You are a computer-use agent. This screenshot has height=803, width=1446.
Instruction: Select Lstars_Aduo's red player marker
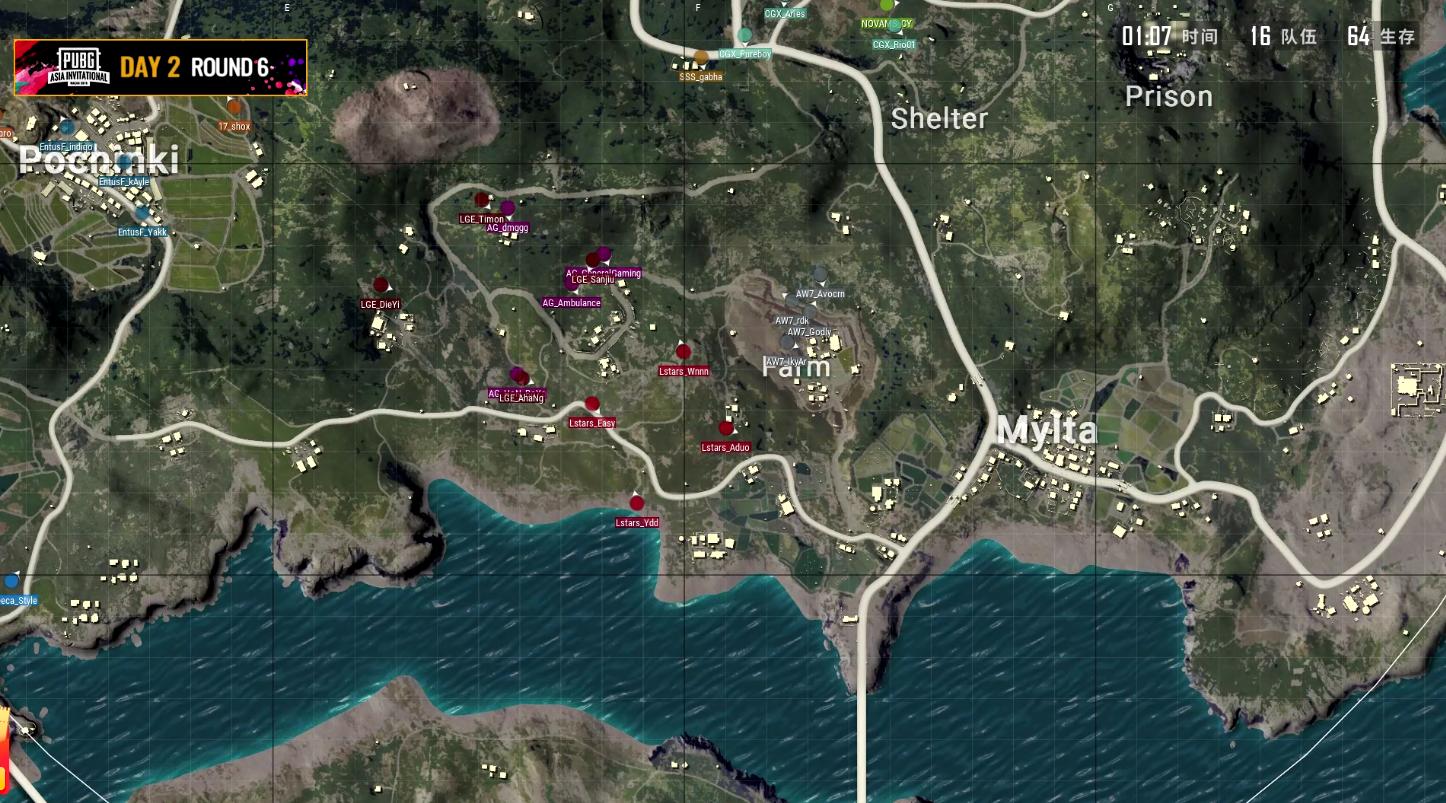(x=728, y=430)
